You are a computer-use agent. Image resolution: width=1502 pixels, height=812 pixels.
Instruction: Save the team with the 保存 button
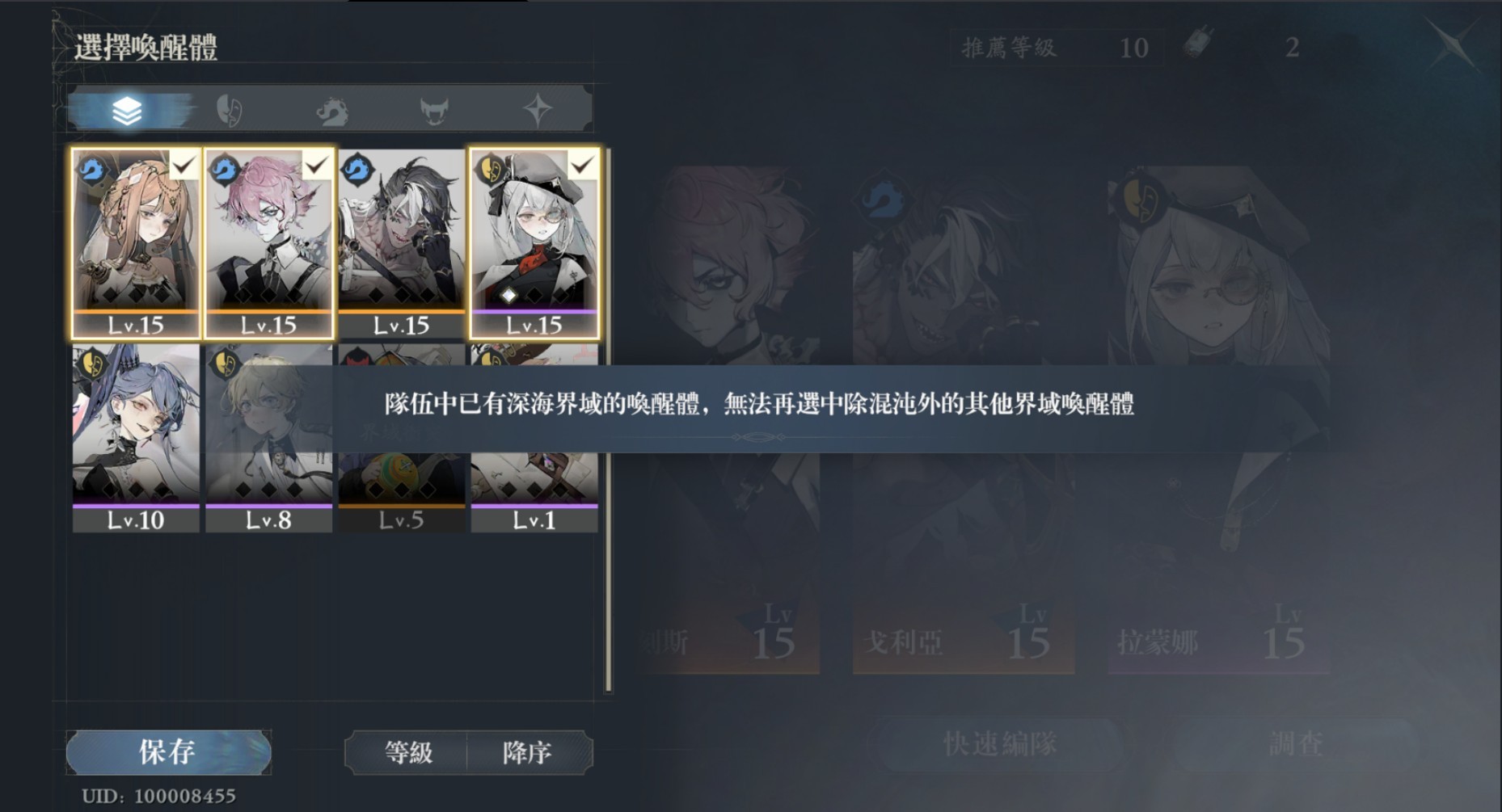tap(168, 752)
